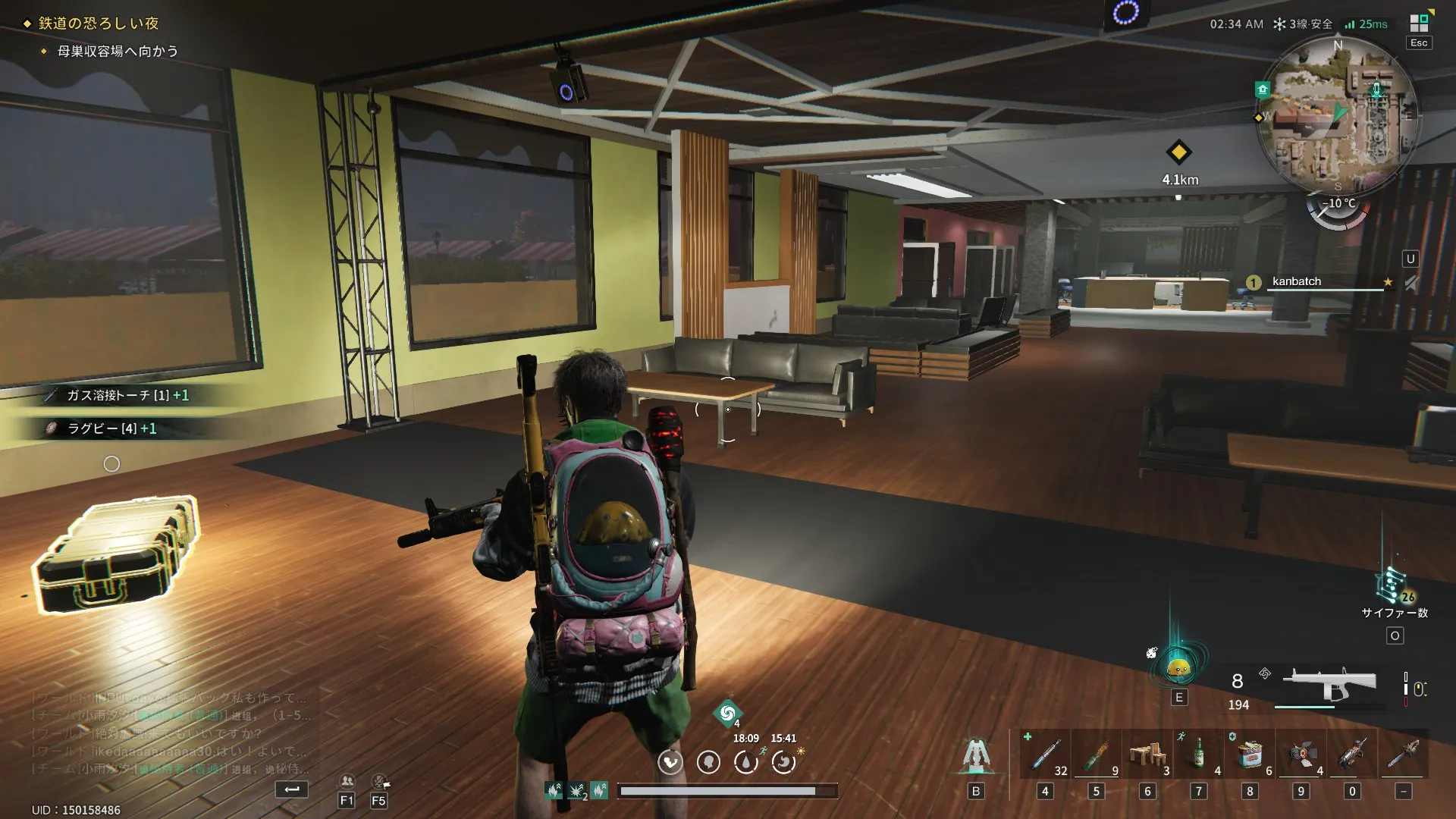
Task: Select teammate kanbatch in the party list
Action: (1296, 281)
